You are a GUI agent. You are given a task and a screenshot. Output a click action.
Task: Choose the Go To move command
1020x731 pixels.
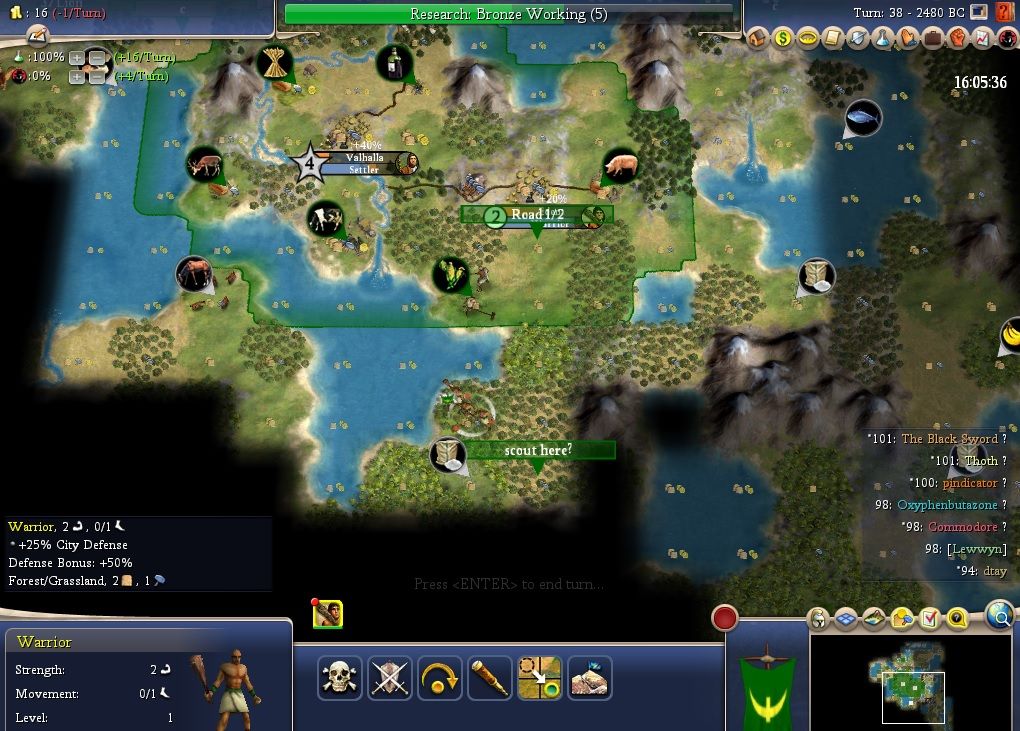click(539, 678)
